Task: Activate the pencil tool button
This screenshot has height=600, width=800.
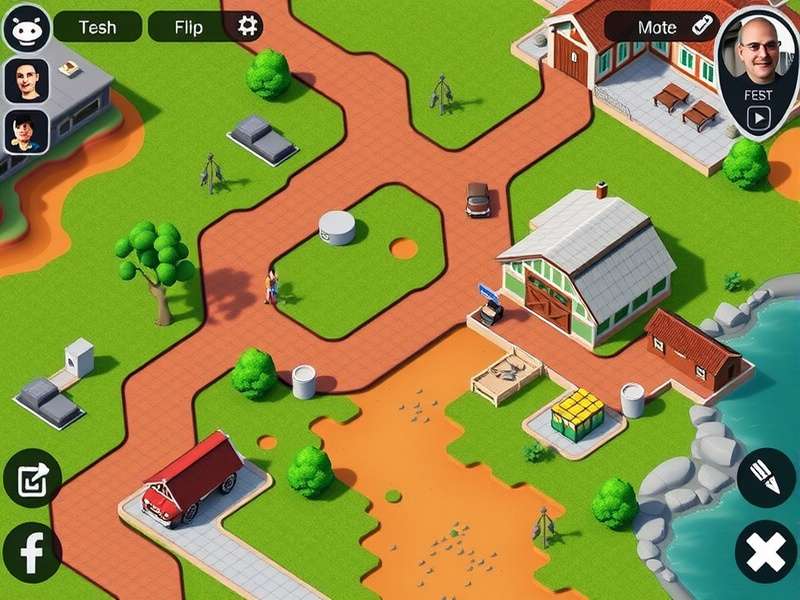Action: [x=766, y=477]
